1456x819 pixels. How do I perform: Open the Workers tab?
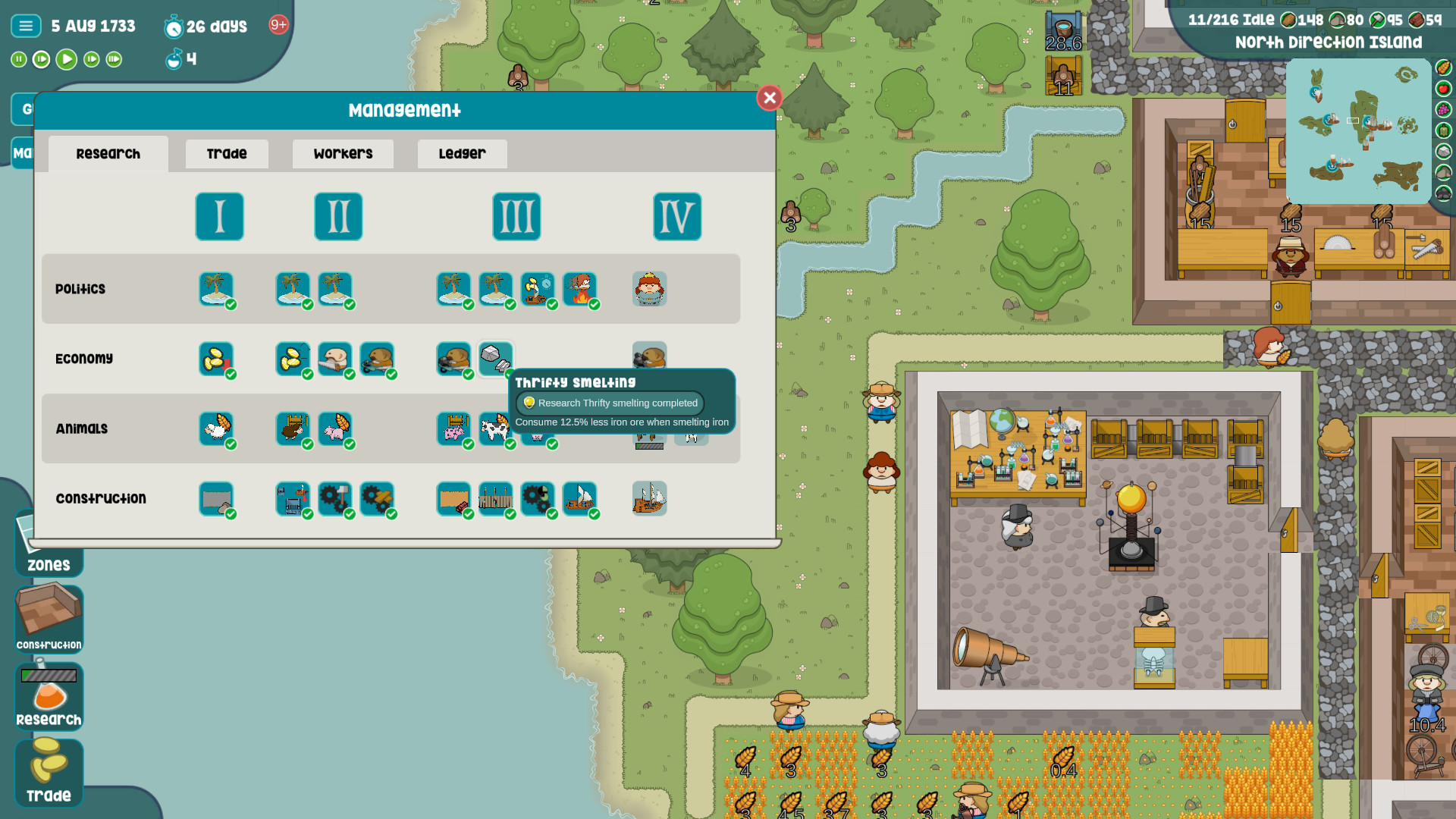click(342, 153)
